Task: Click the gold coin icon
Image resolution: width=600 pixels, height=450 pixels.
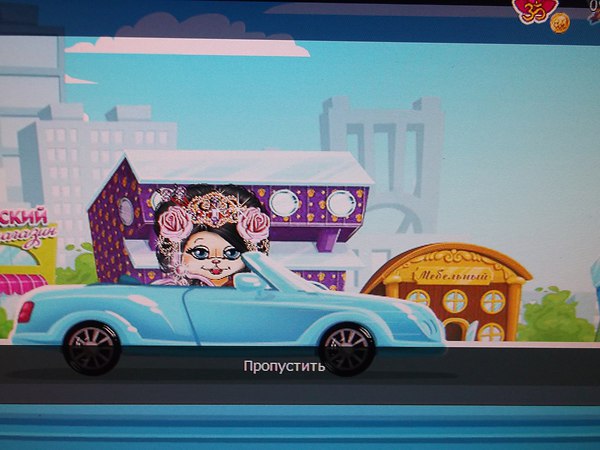Action: pyautogui.click(x=560, y=22)
